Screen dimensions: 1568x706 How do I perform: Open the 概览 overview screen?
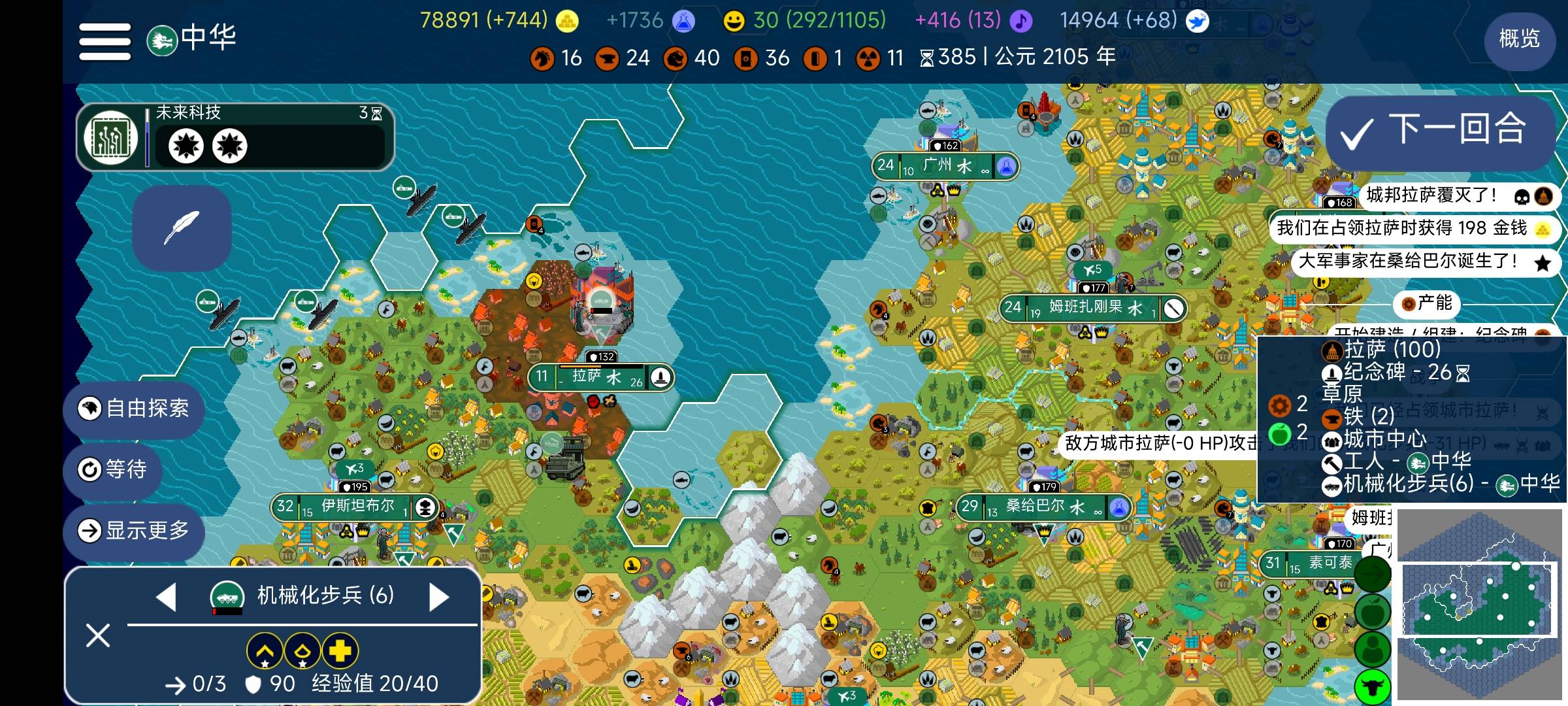[x=1518, y=39]
